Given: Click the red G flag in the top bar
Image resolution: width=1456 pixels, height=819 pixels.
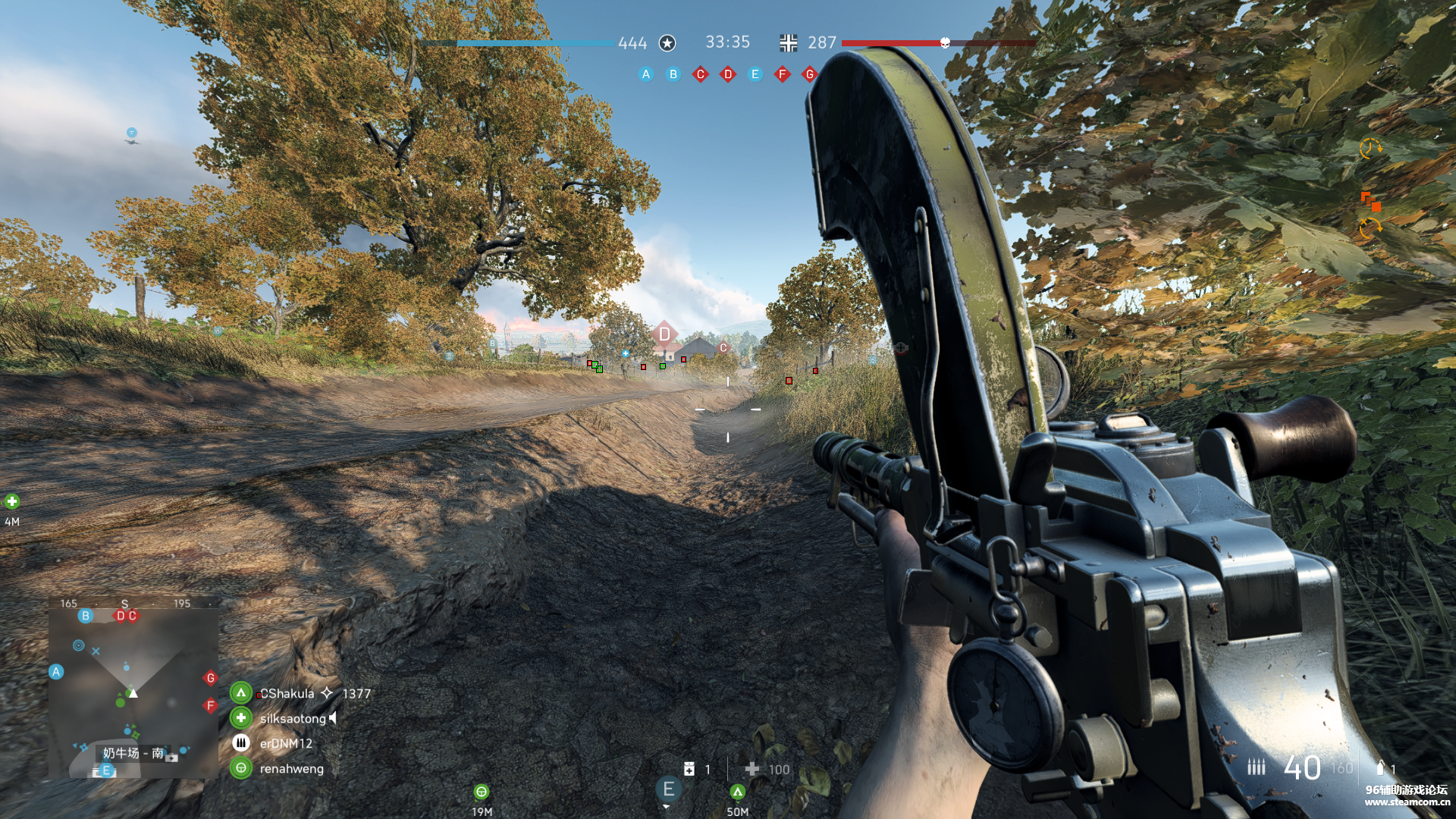Looking at the screenshot, I should click(810, 74).
